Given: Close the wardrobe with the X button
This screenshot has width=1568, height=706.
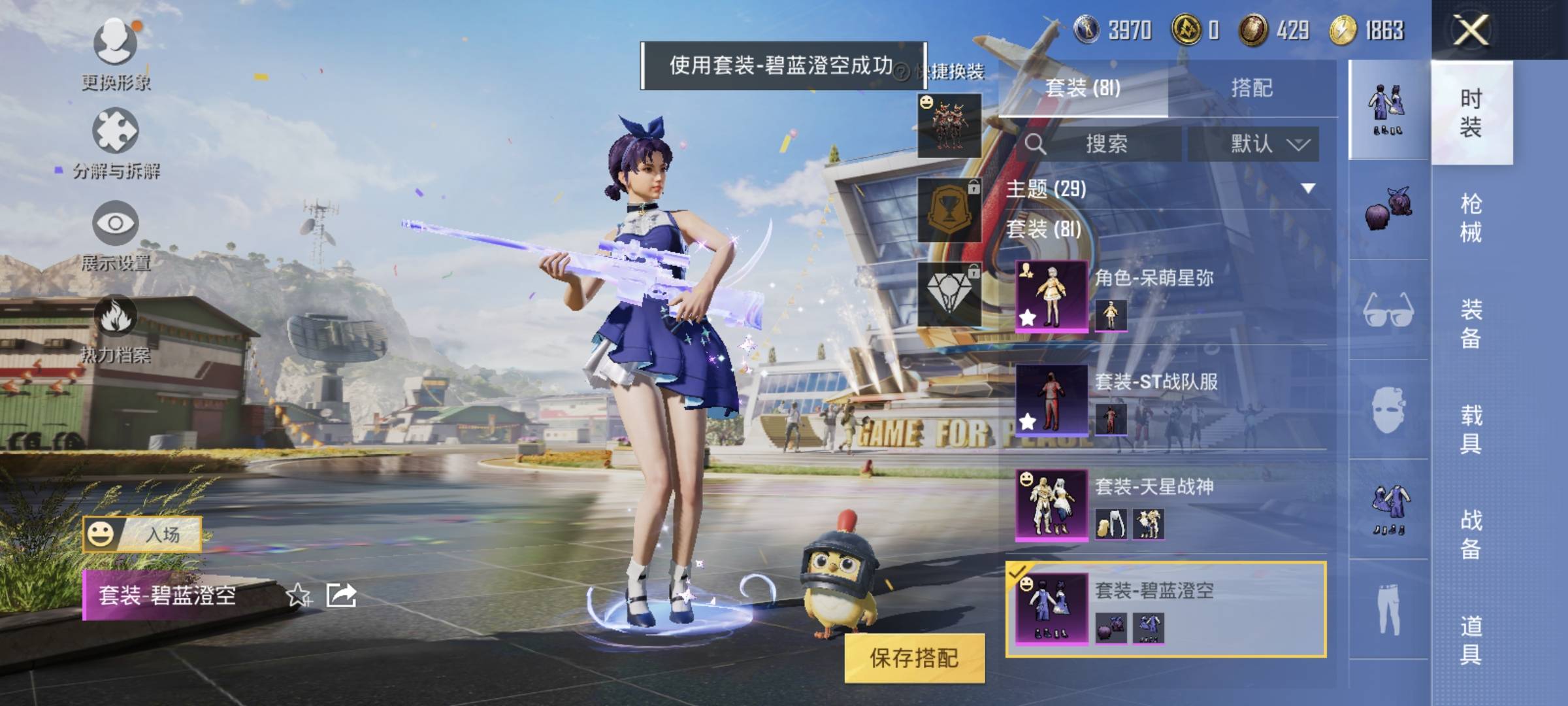Looking at the screenshot, I should coord(1470,29).
